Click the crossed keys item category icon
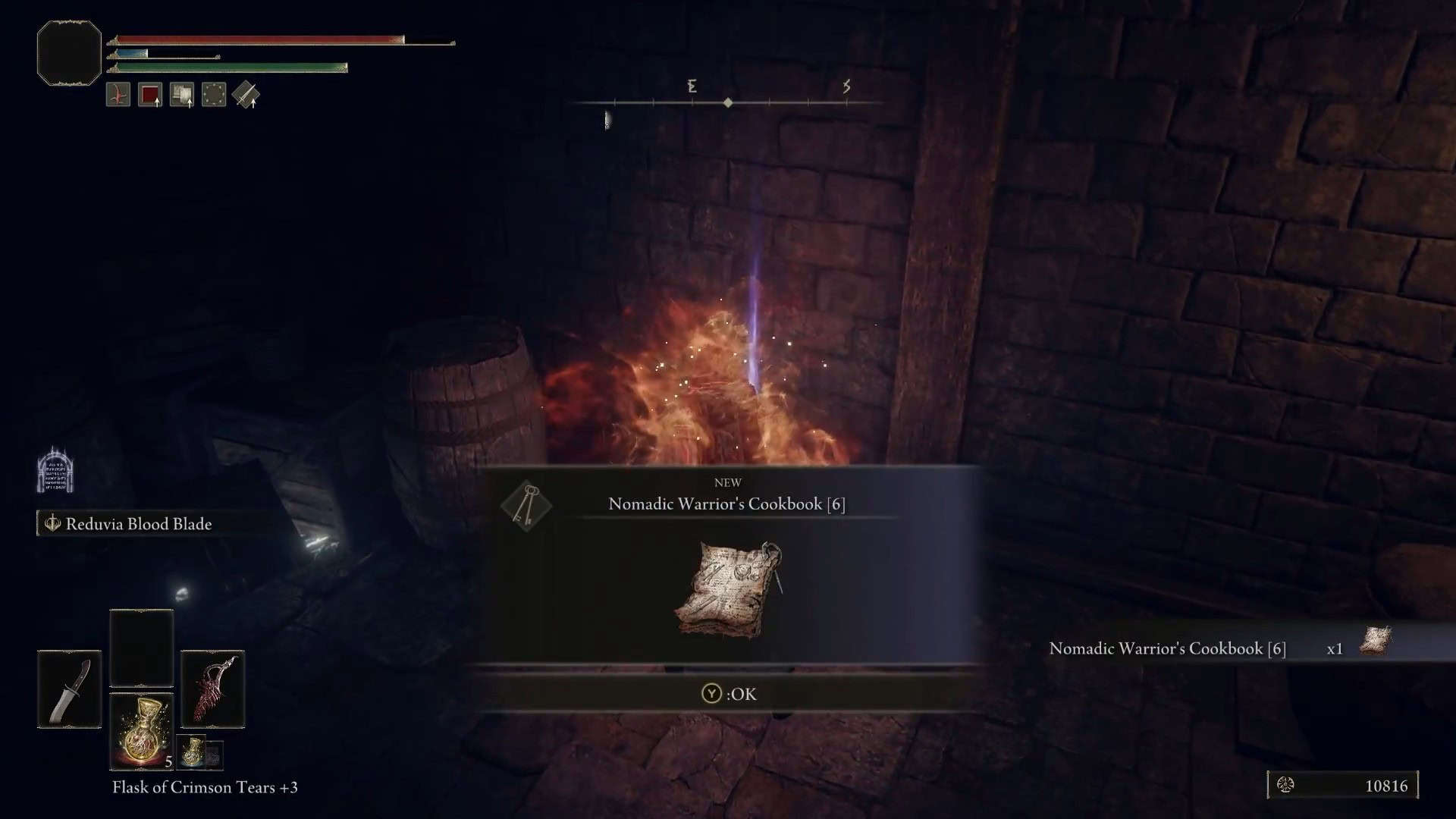This screenshot has height=819, width=1456. tap(526, 505)
